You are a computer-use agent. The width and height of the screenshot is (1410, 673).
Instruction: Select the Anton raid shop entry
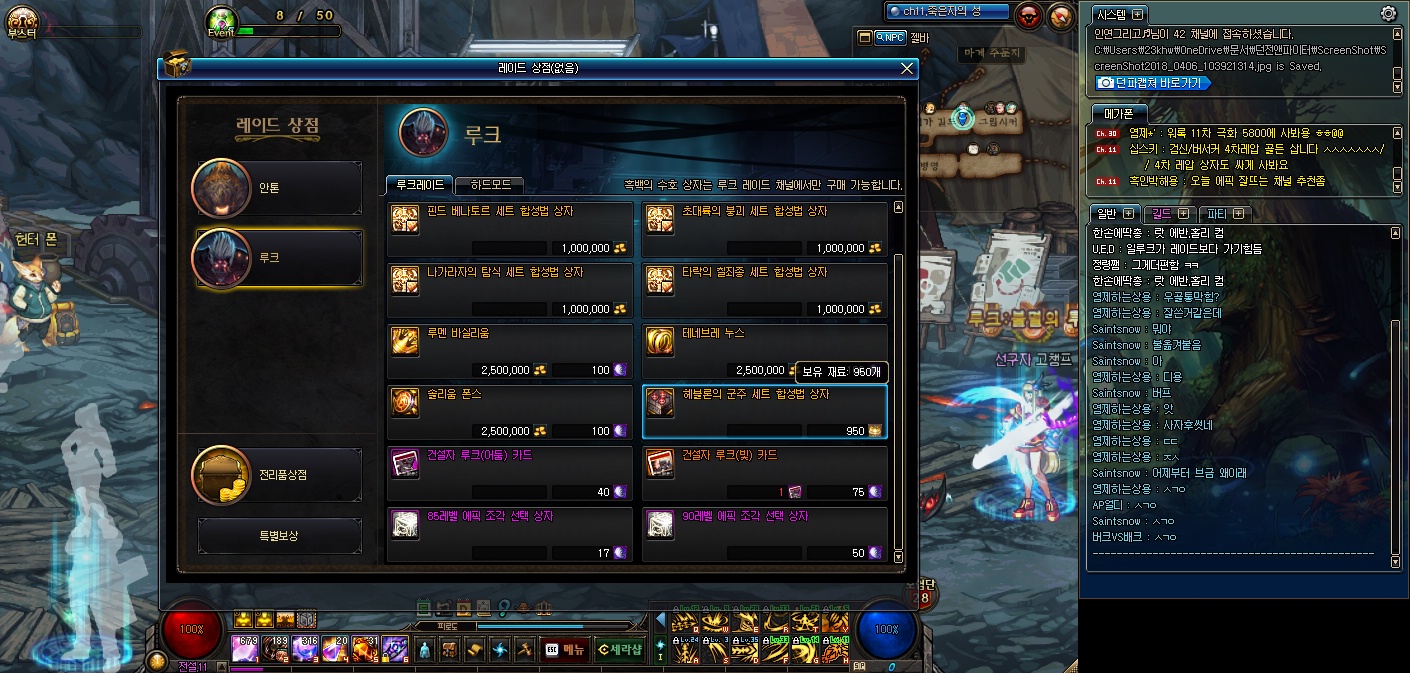(277, 188)
